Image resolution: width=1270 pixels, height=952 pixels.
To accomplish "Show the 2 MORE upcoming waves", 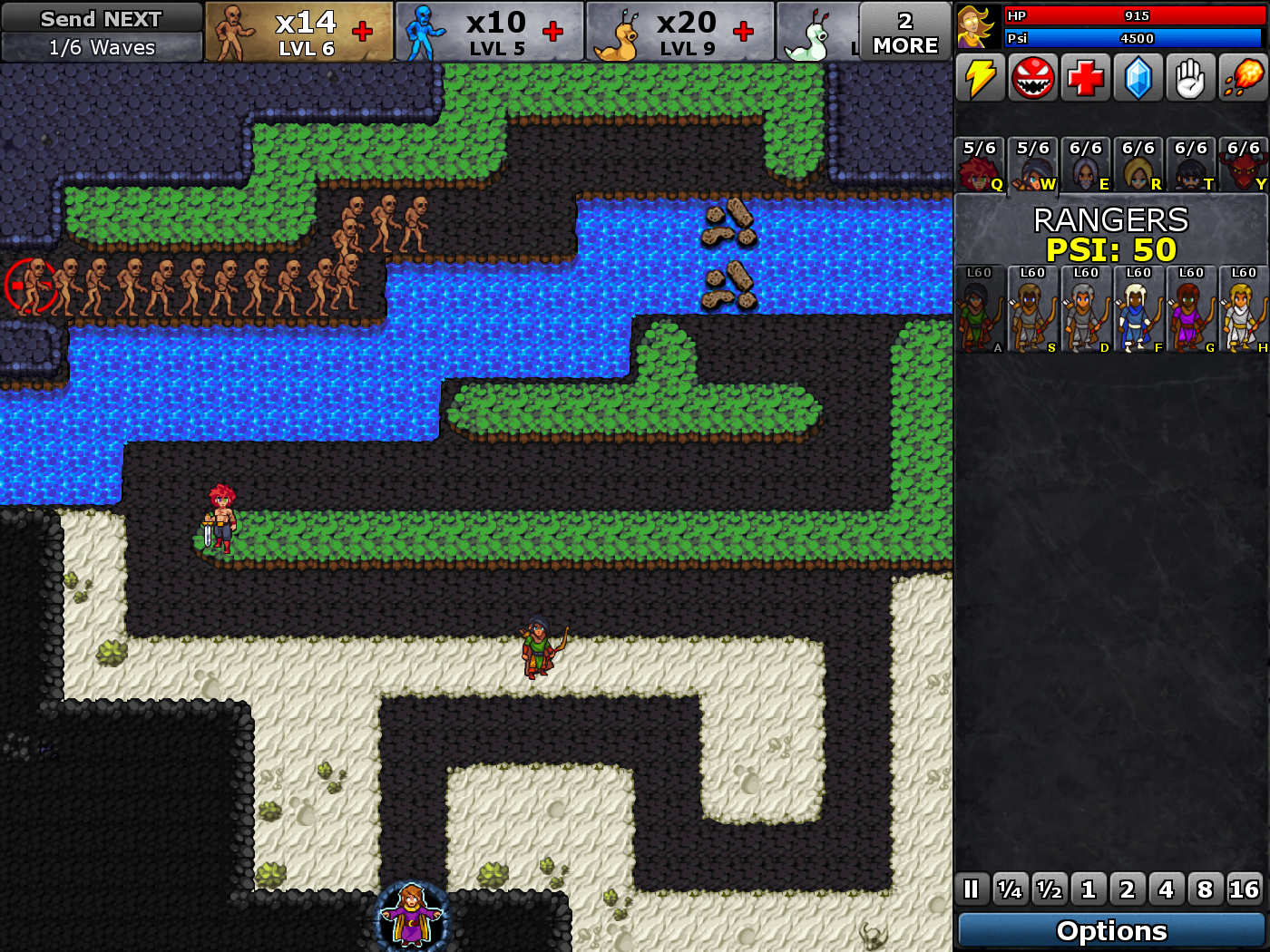I will 904,33.
